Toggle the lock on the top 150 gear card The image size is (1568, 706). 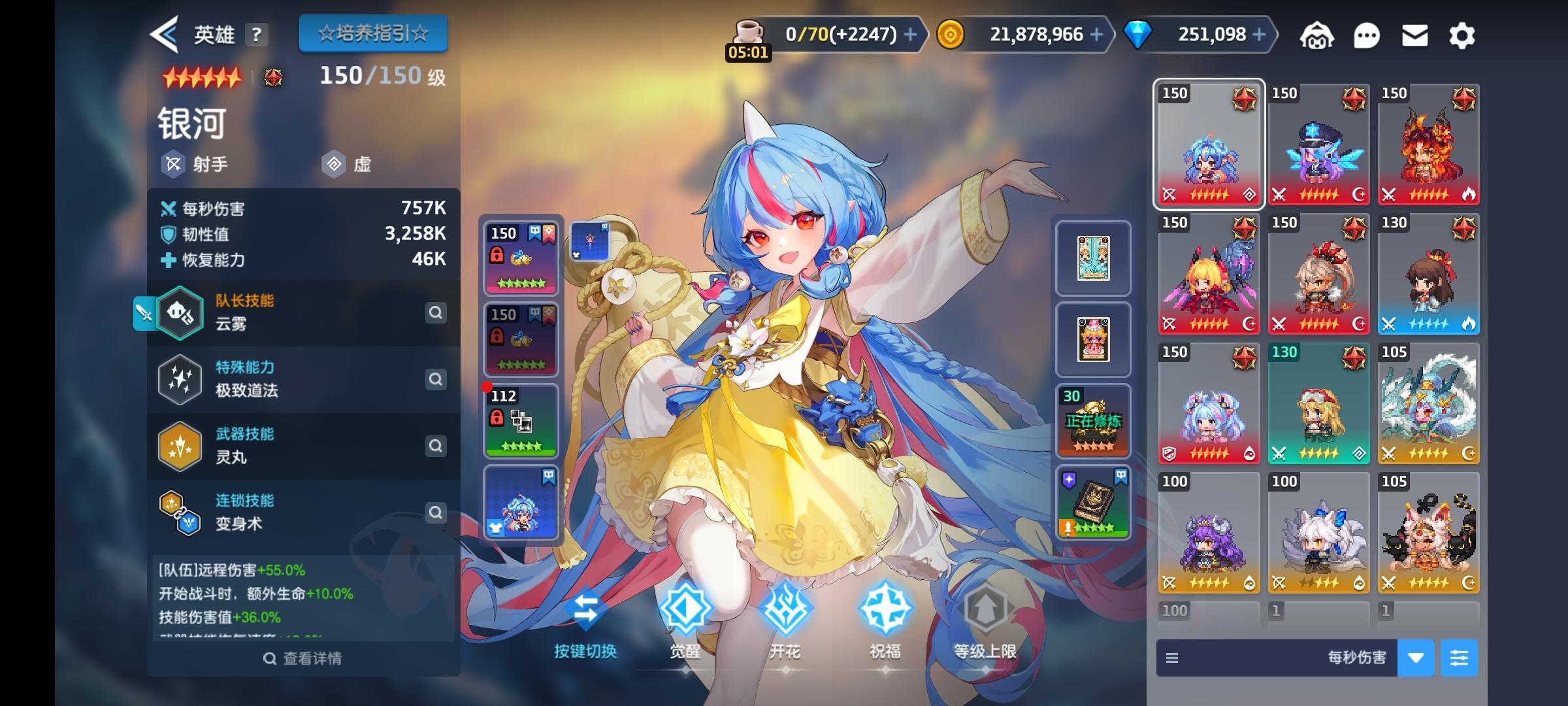click(x=497, y=255)
